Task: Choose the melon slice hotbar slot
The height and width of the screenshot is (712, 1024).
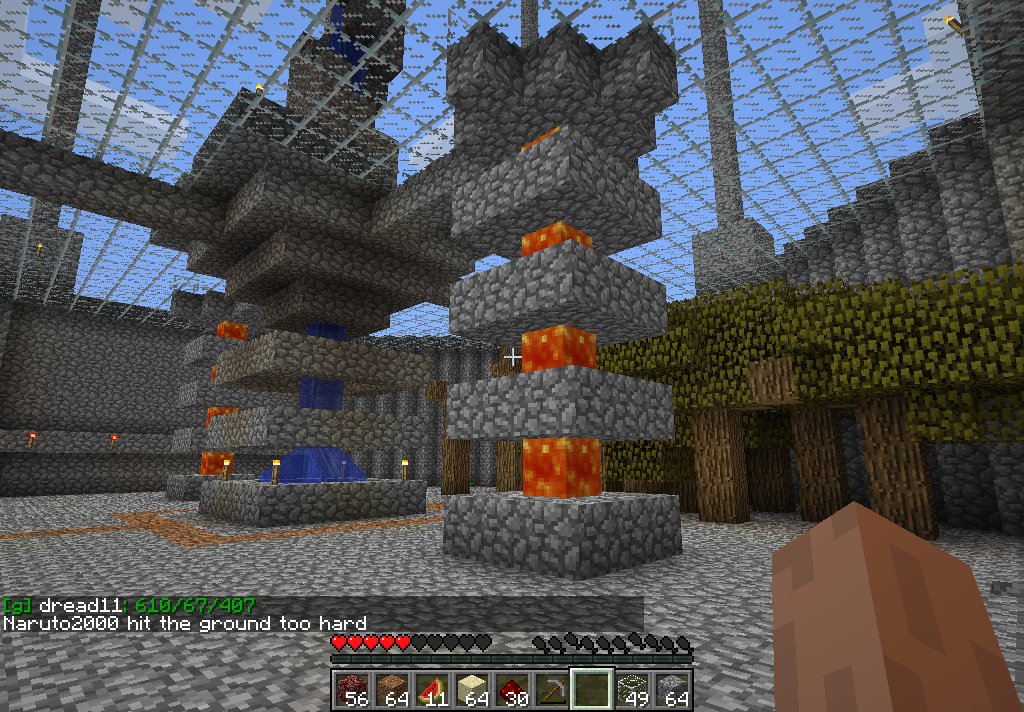Action: coord(431,690)
